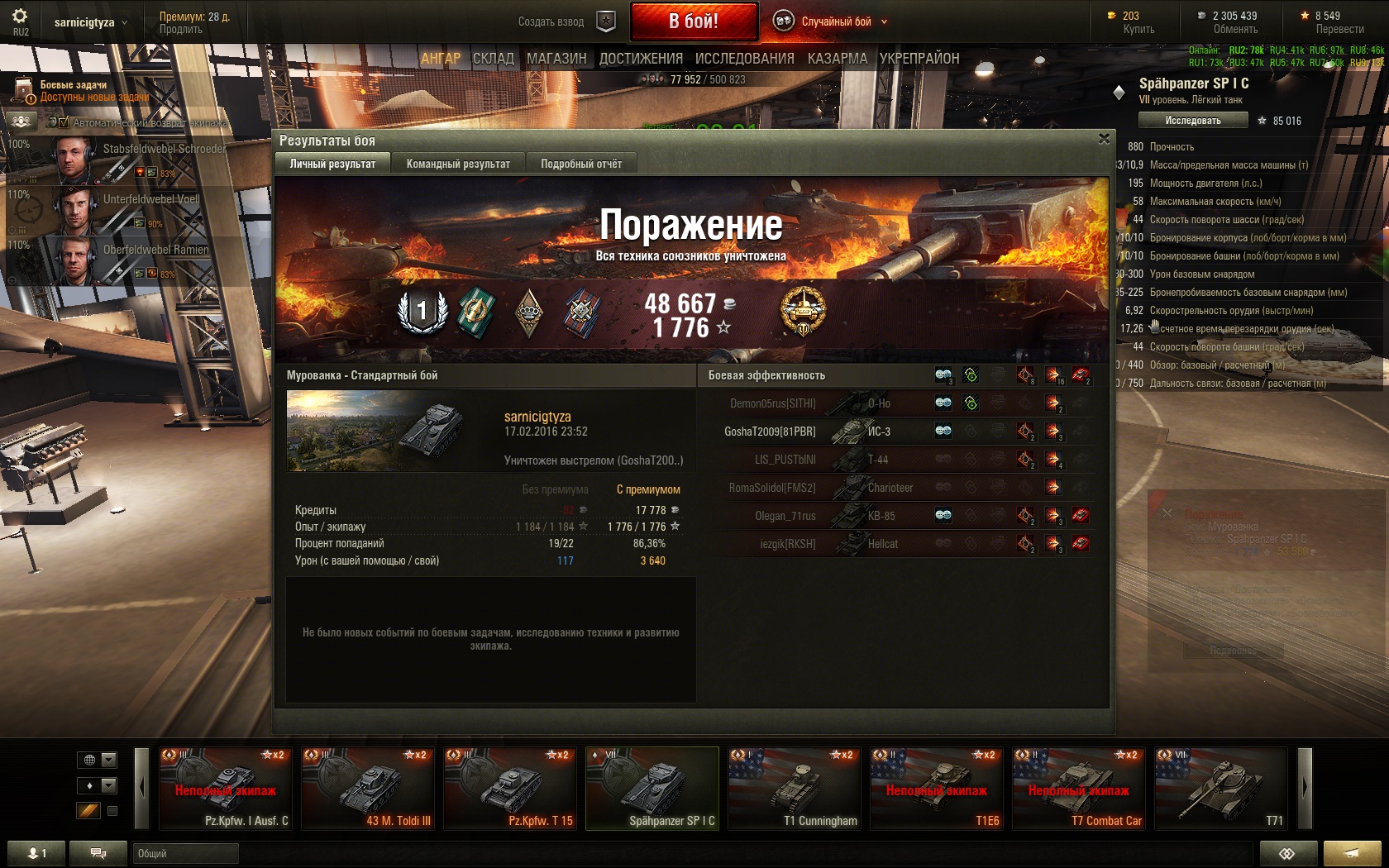Toggle automatic crew return checkbox
This screenshot has height=868, width=1389.
(64, 122)
